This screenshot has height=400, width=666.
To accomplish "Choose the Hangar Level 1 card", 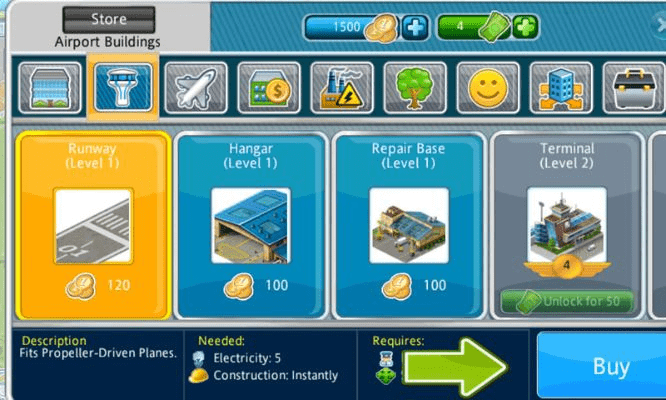I will click(x=251, y=224).
